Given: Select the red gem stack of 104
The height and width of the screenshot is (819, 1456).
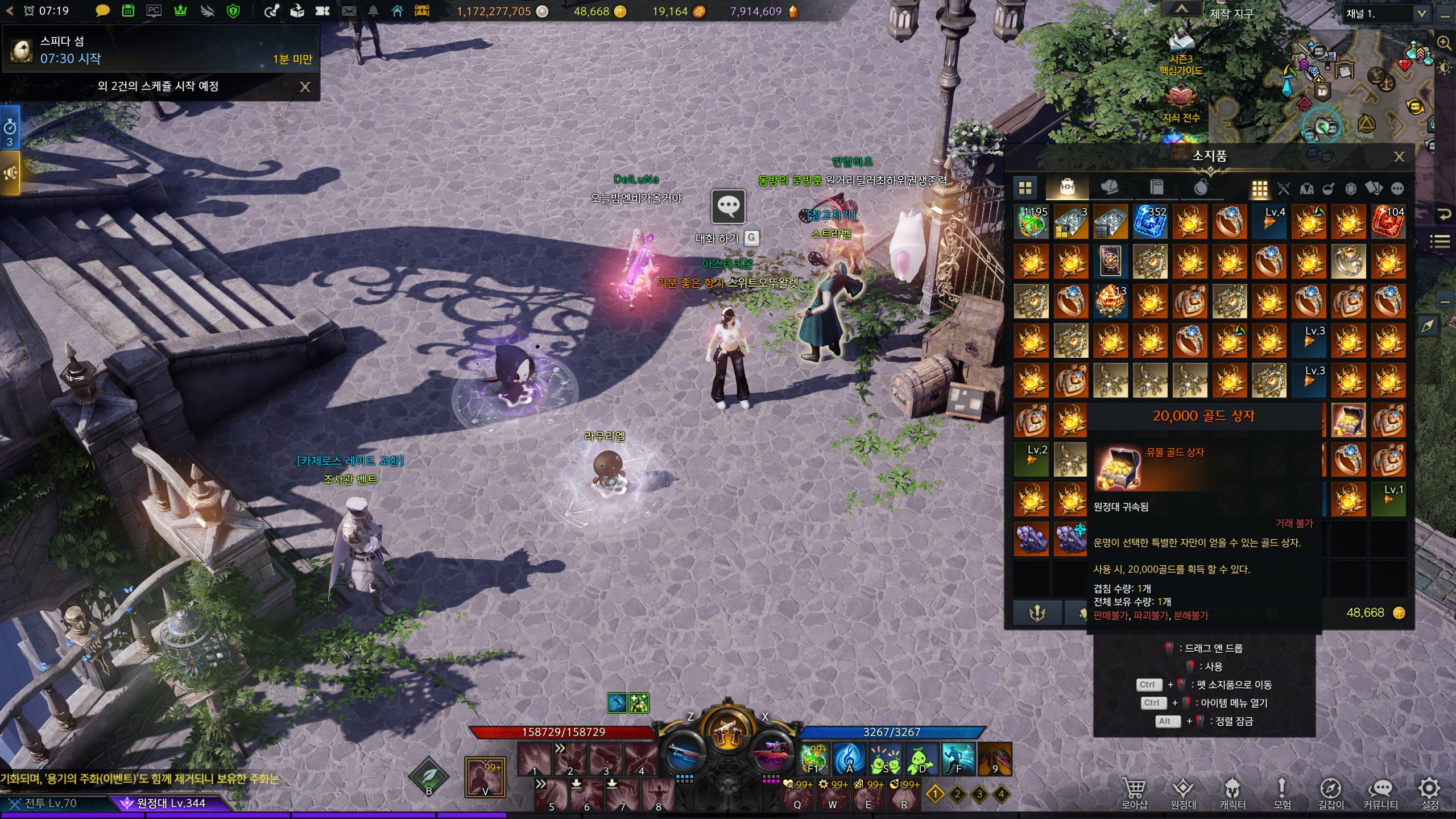Looking at the screenshot, I should [x=1388, y=222].
